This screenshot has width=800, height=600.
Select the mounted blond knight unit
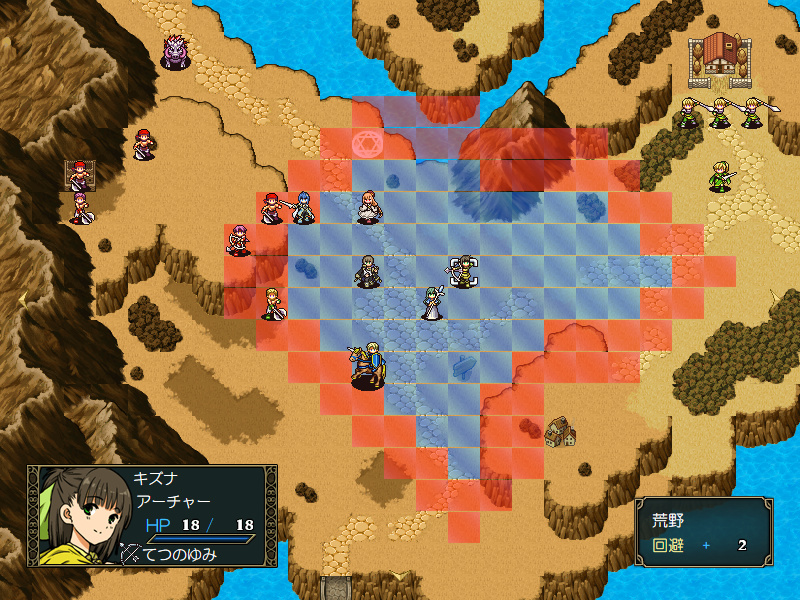(x=367, y=365)
